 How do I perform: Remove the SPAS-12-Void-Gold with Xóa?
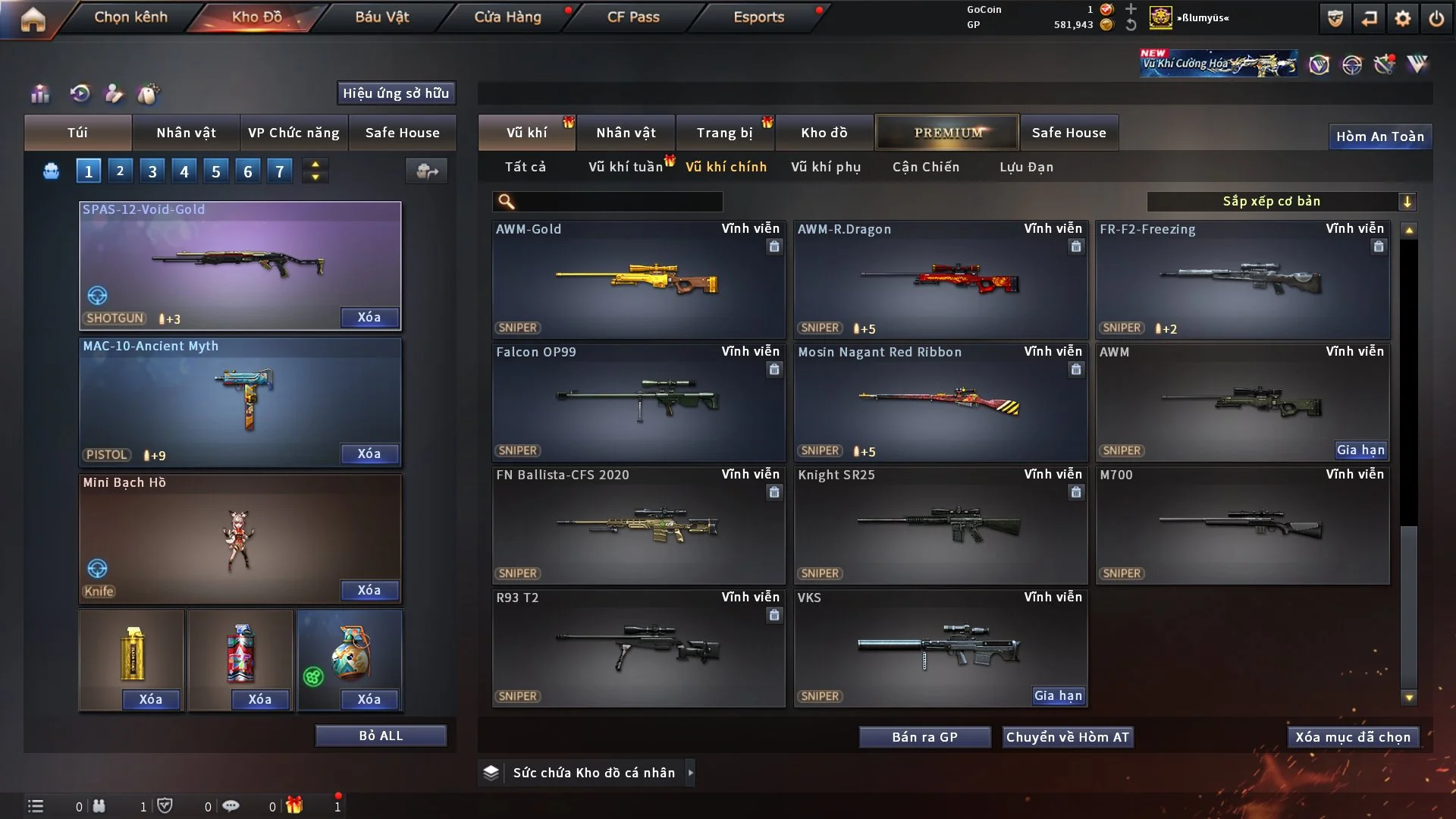[369, 317]
